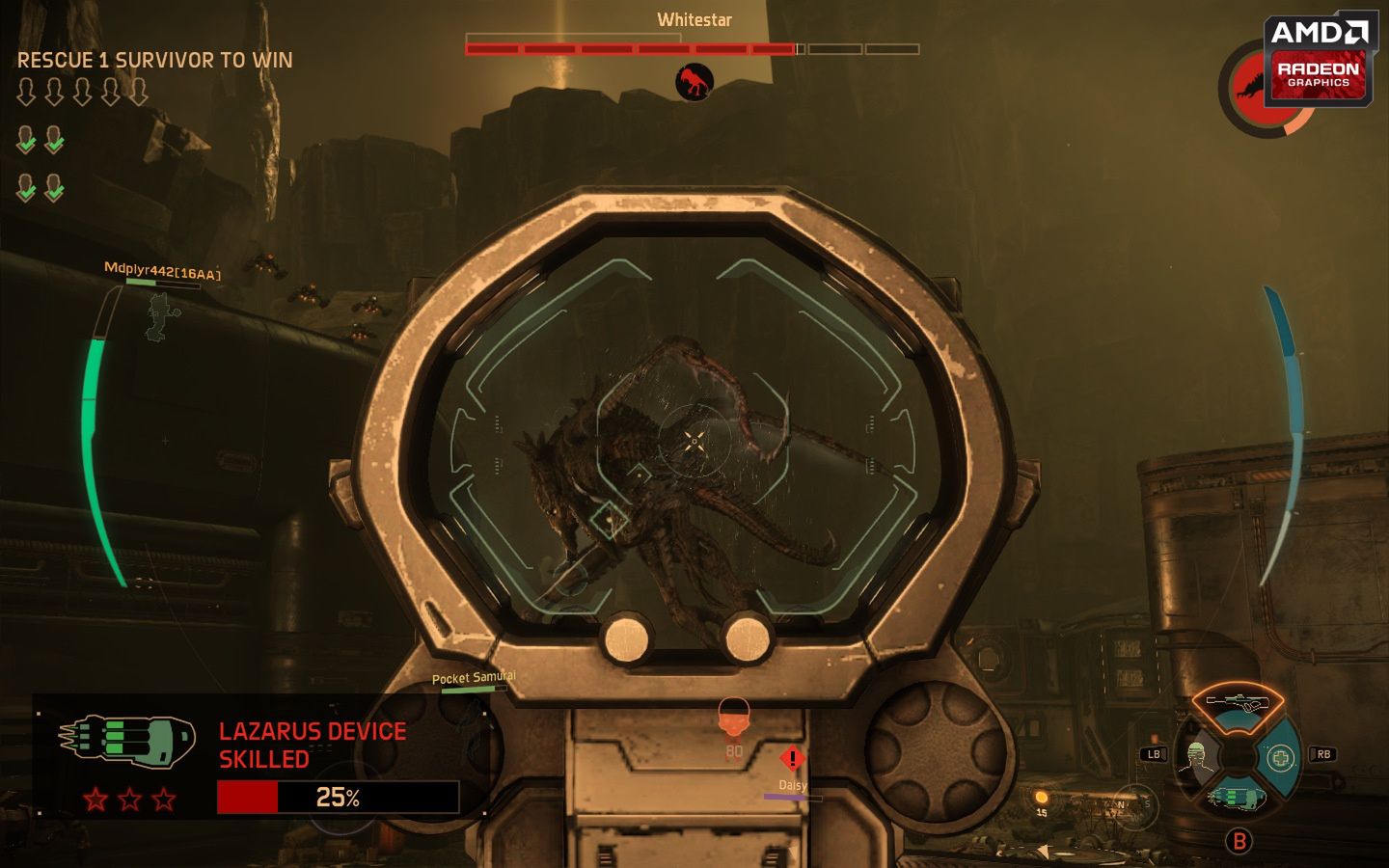This screenshot has height=868, width=1389.
Task: Click teammate name Mdplyr442[16AA]
Action: click(x=162, y=267)
